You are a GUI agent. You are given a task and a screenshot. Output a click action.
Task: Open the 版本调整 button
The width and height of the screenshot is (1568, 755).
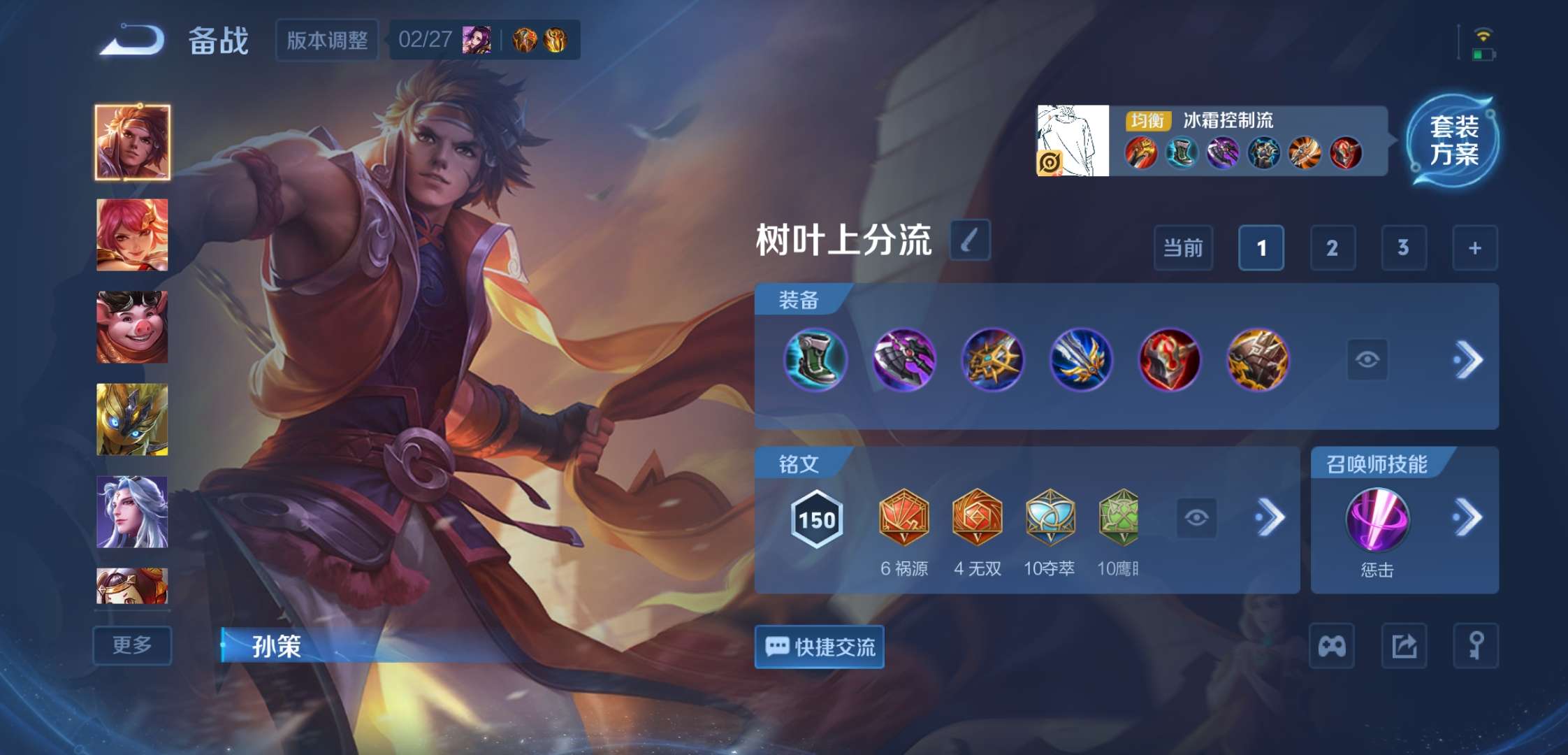click(326, 41)
